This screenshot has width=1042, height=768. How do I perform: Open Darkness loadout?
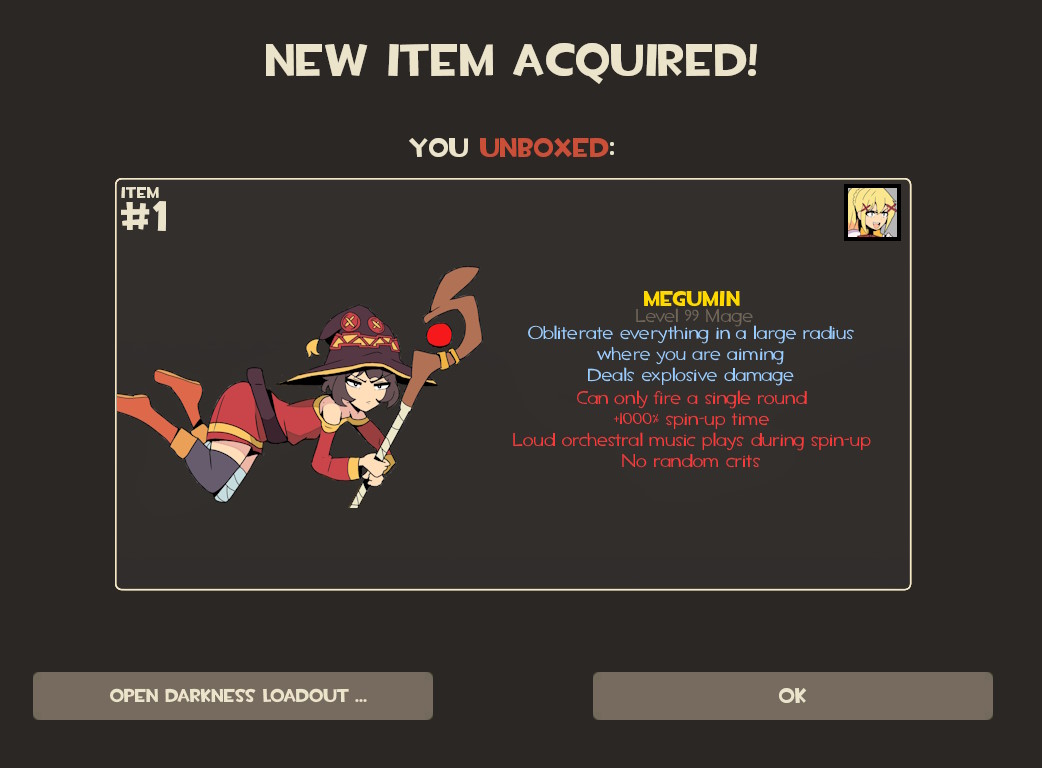pyautogui.click(x=233, y=696)
